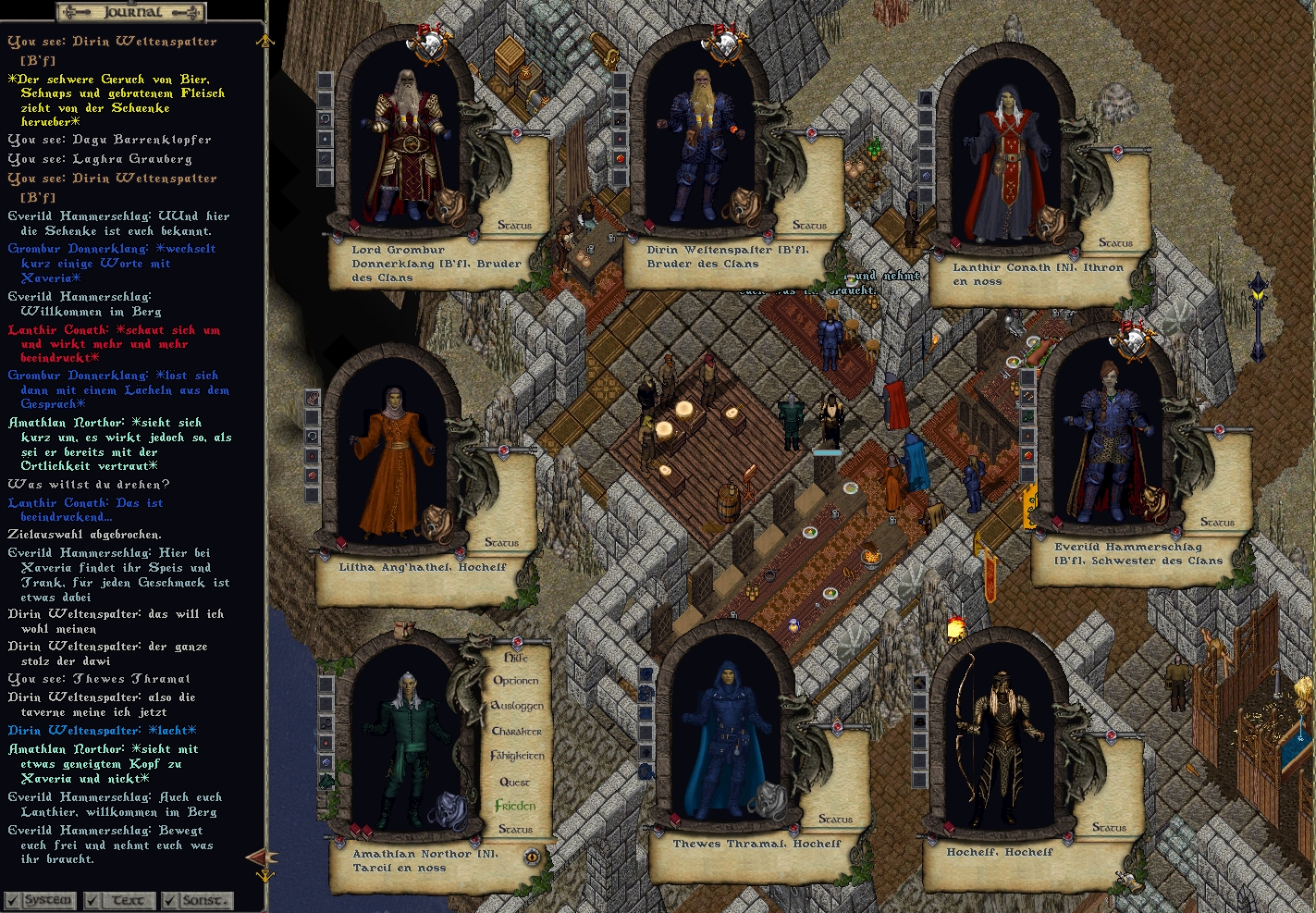Click the journal scroll-down arrow

(265, 875)
